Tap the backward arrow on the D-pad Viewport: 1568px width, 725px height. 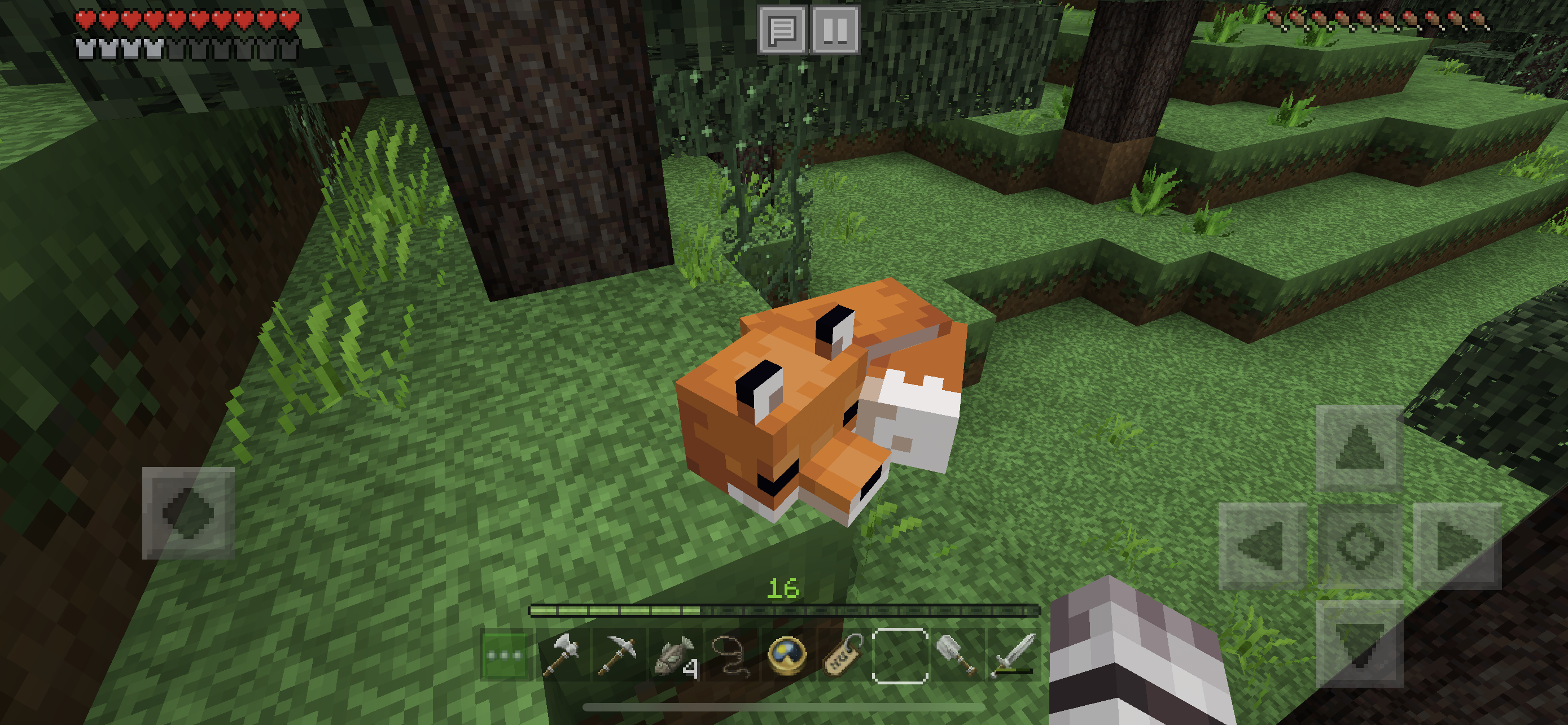click(1360, 644)
